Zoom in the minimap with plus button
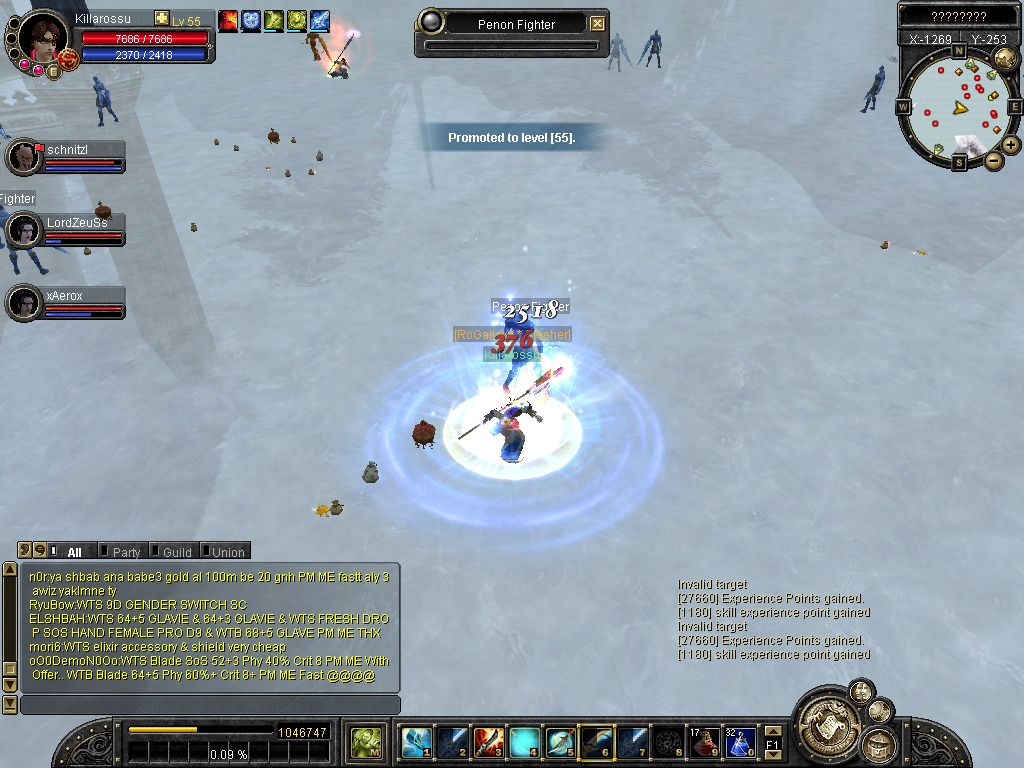This screenshot has width=1024, height=768. coord(1011,145)
